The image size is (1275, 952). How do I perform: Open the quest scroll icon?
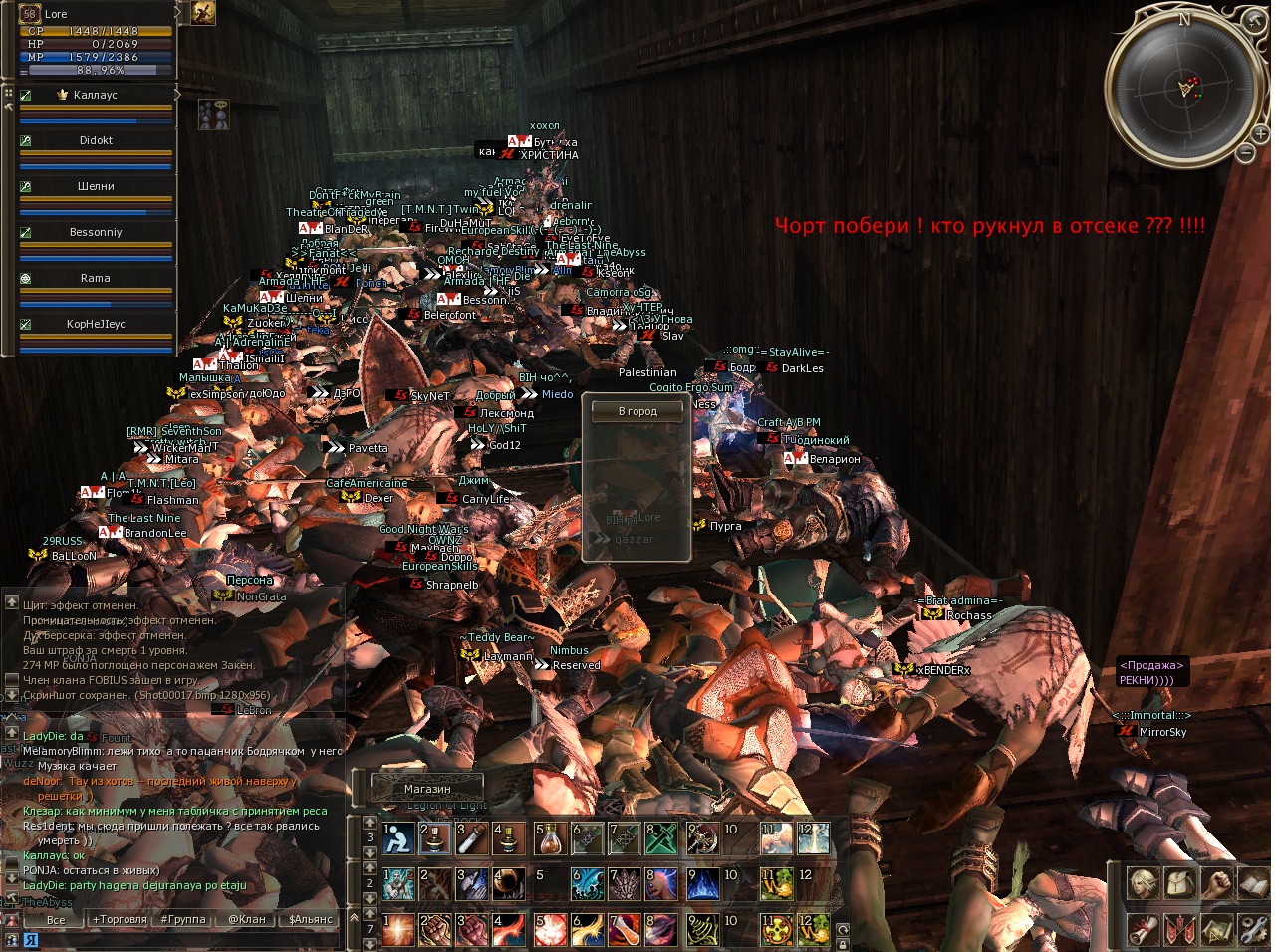(1143, 929)
